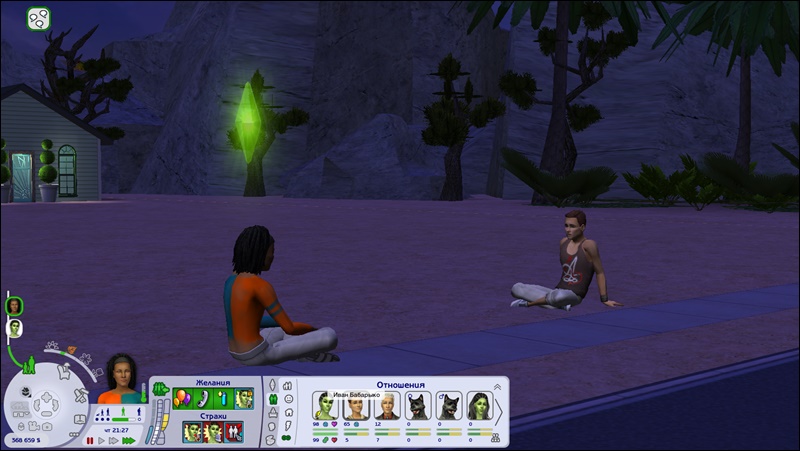The image size is (800, 451).
Task: Collapse the Отношения panel with the double chevron
Action: click(x=498, y=386)
